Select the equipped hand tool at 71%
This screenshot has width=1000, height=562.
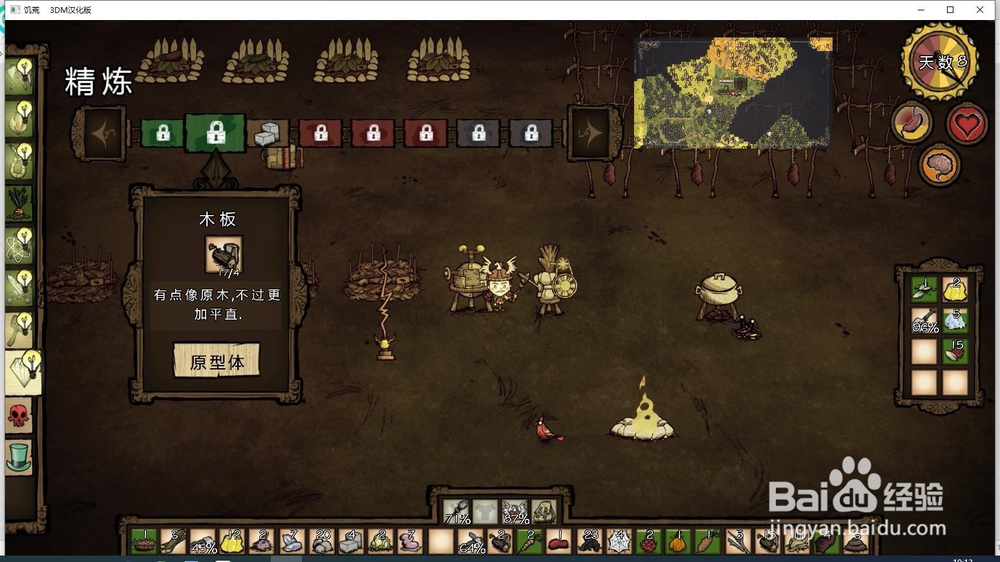(458, 513)
